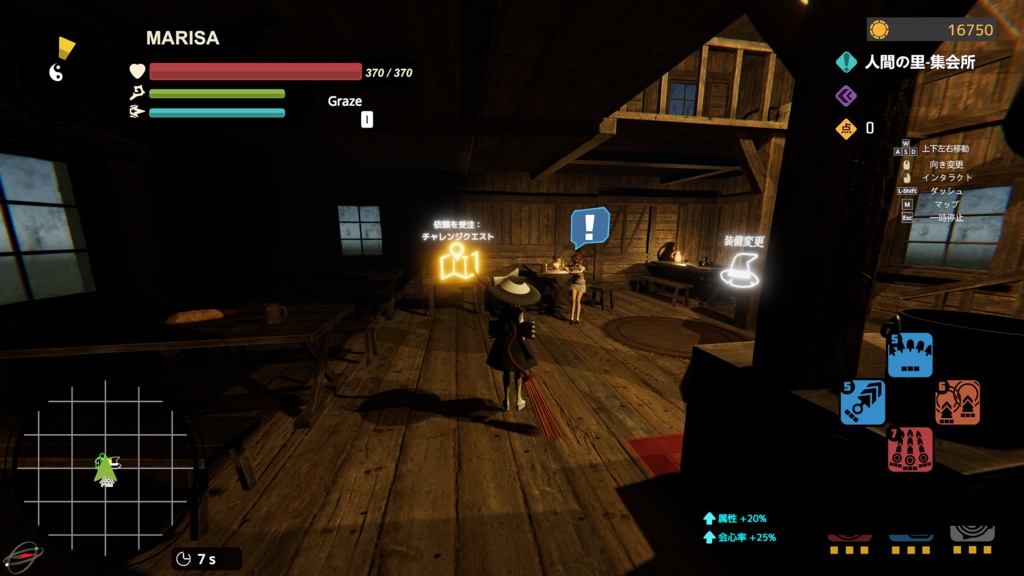Click the grid minimap
The width and height of the screenshot is (1024, 576).
[104, 469]
